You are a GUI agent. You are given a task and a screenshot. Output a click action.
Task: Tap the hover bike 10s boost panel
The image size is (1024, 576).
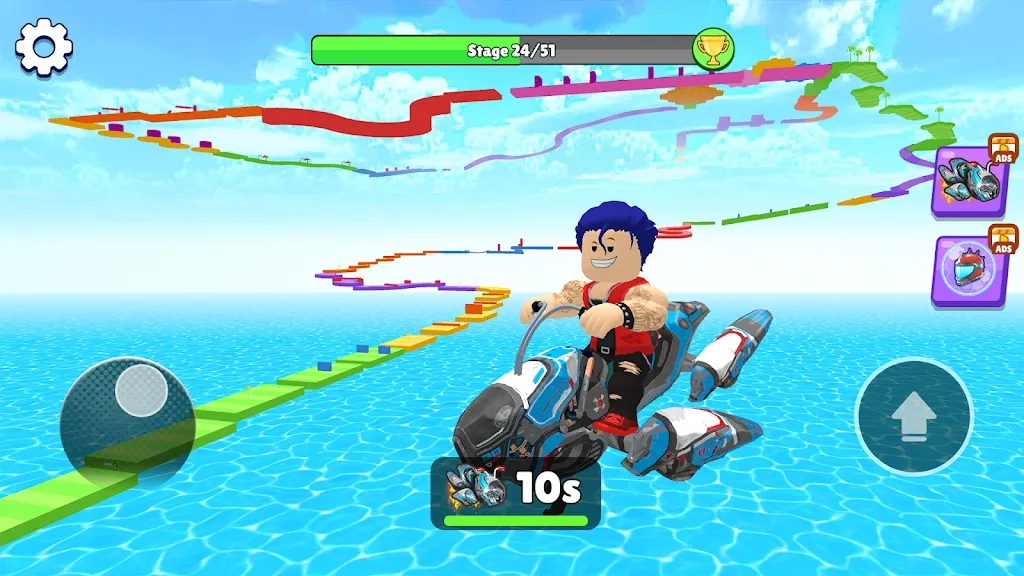[515, 492]
